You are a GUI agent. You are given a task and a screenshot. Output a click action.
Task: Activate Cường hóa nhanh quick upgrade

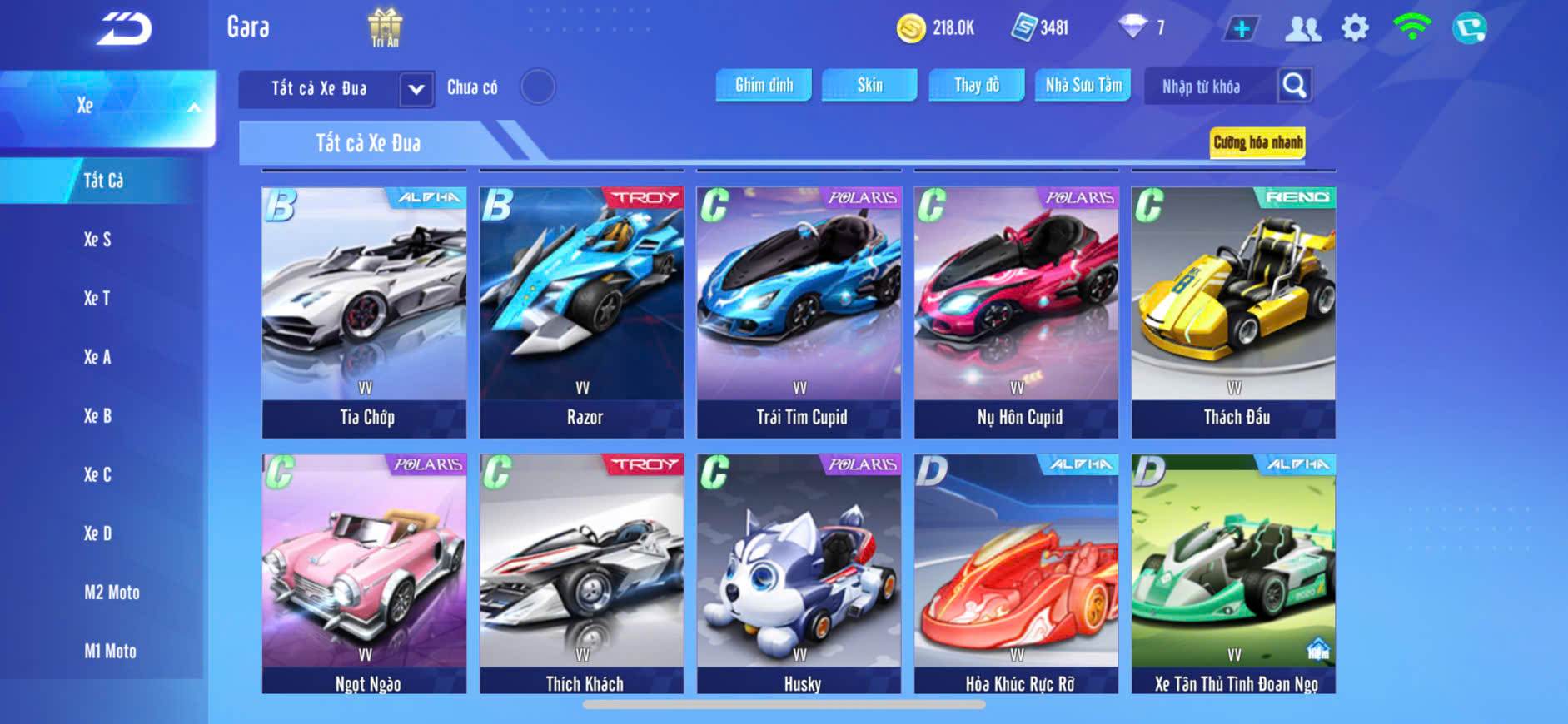point(1257,142)
